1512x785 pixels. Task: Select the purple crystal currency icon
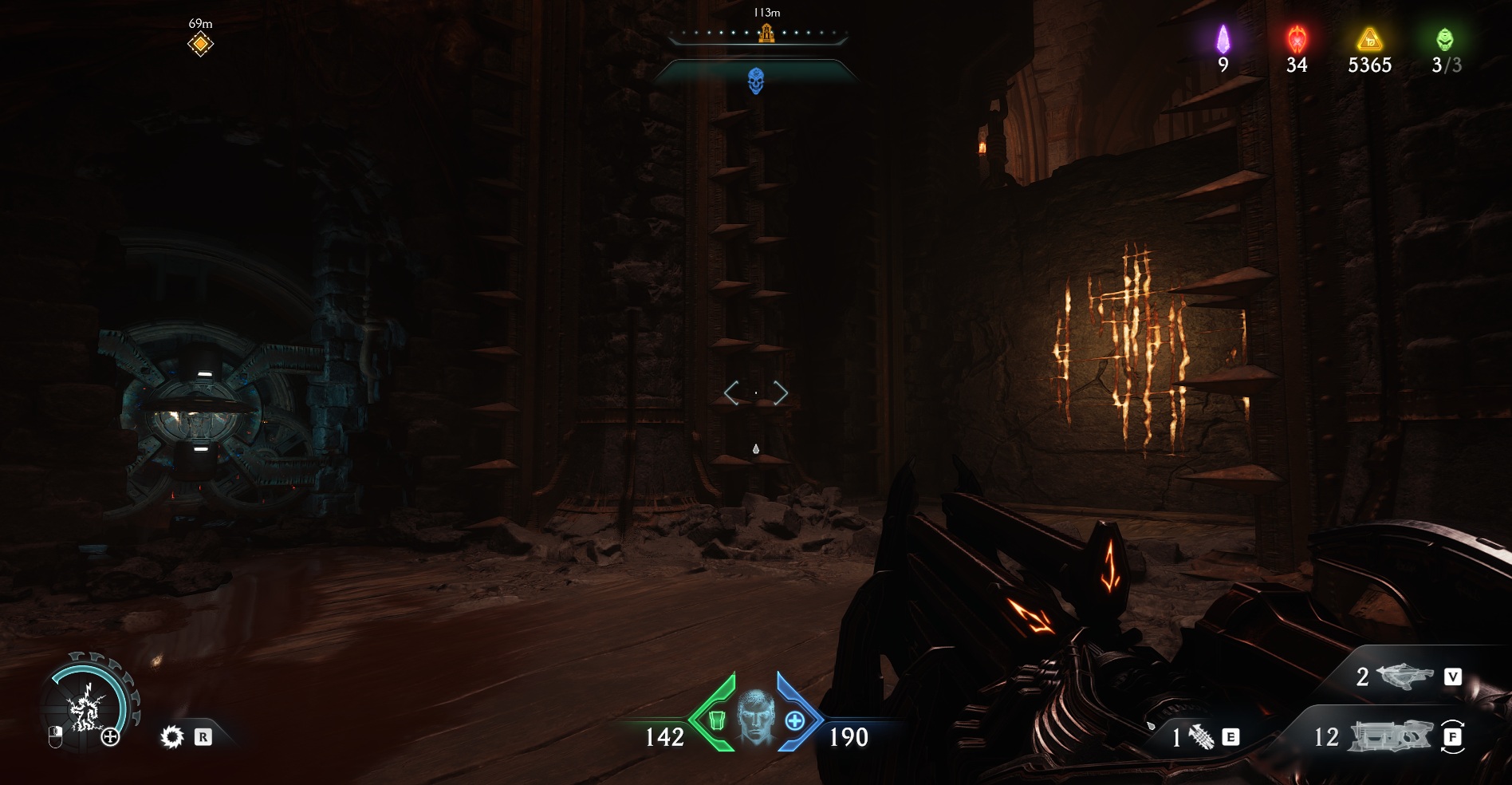[1223, 39]
